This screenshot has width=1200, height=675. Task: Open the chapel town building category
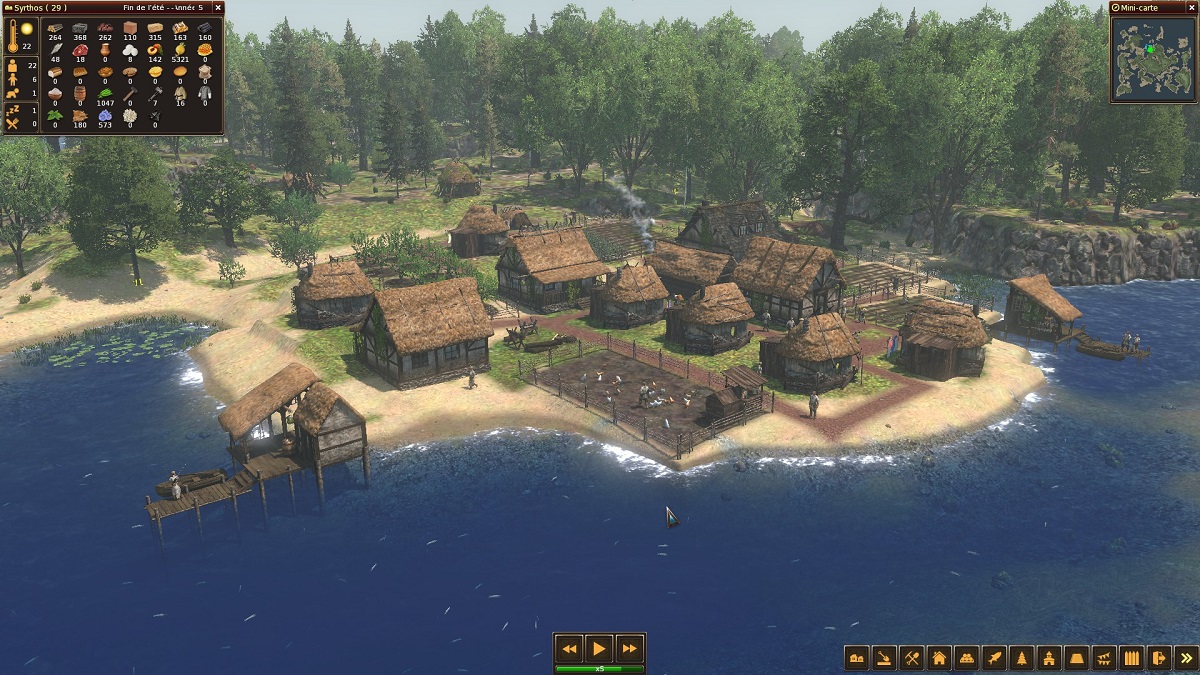pos(1049,657)
